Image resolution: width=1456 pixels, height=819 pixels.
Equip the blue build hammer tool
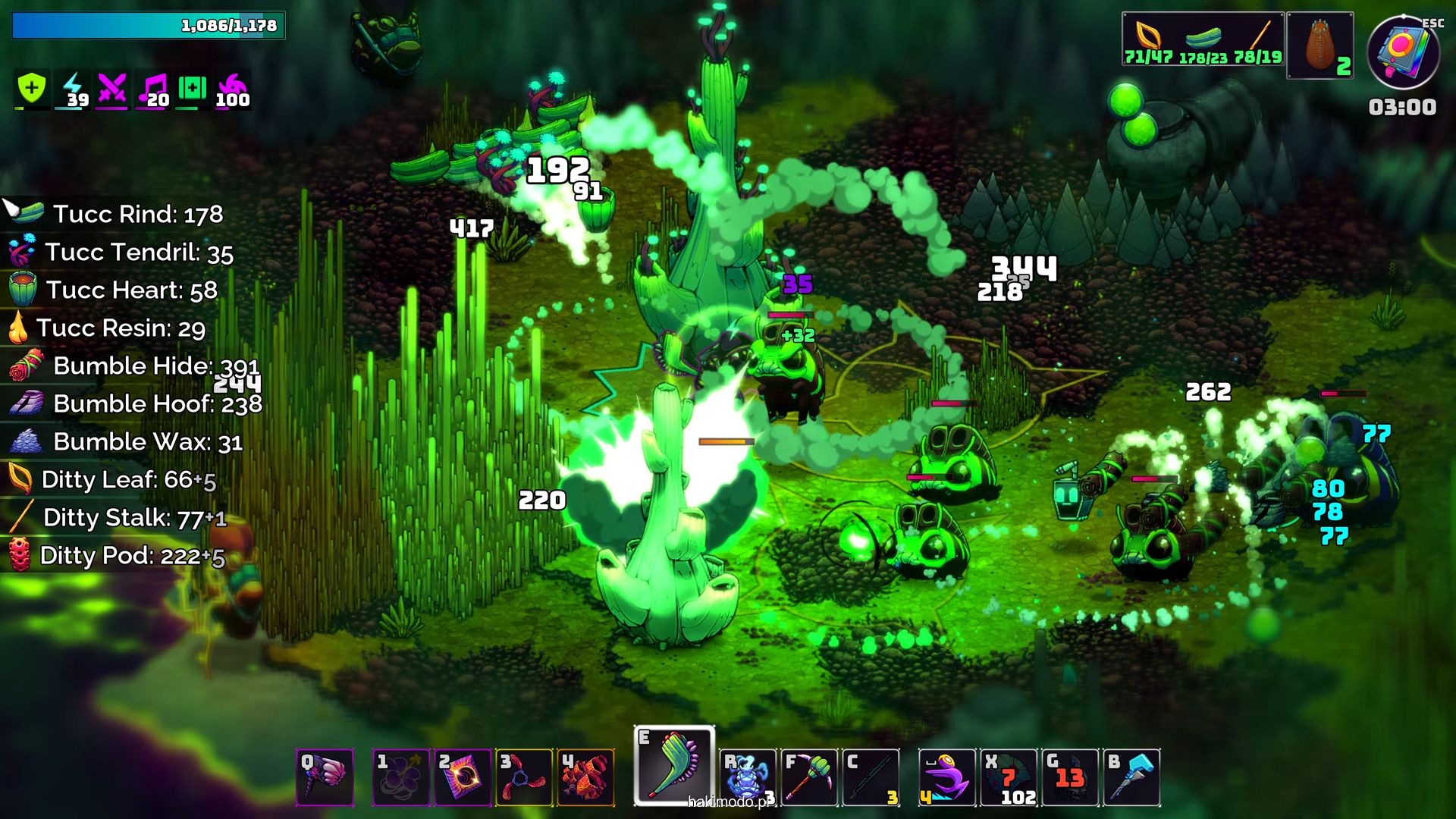point(1131,777)
